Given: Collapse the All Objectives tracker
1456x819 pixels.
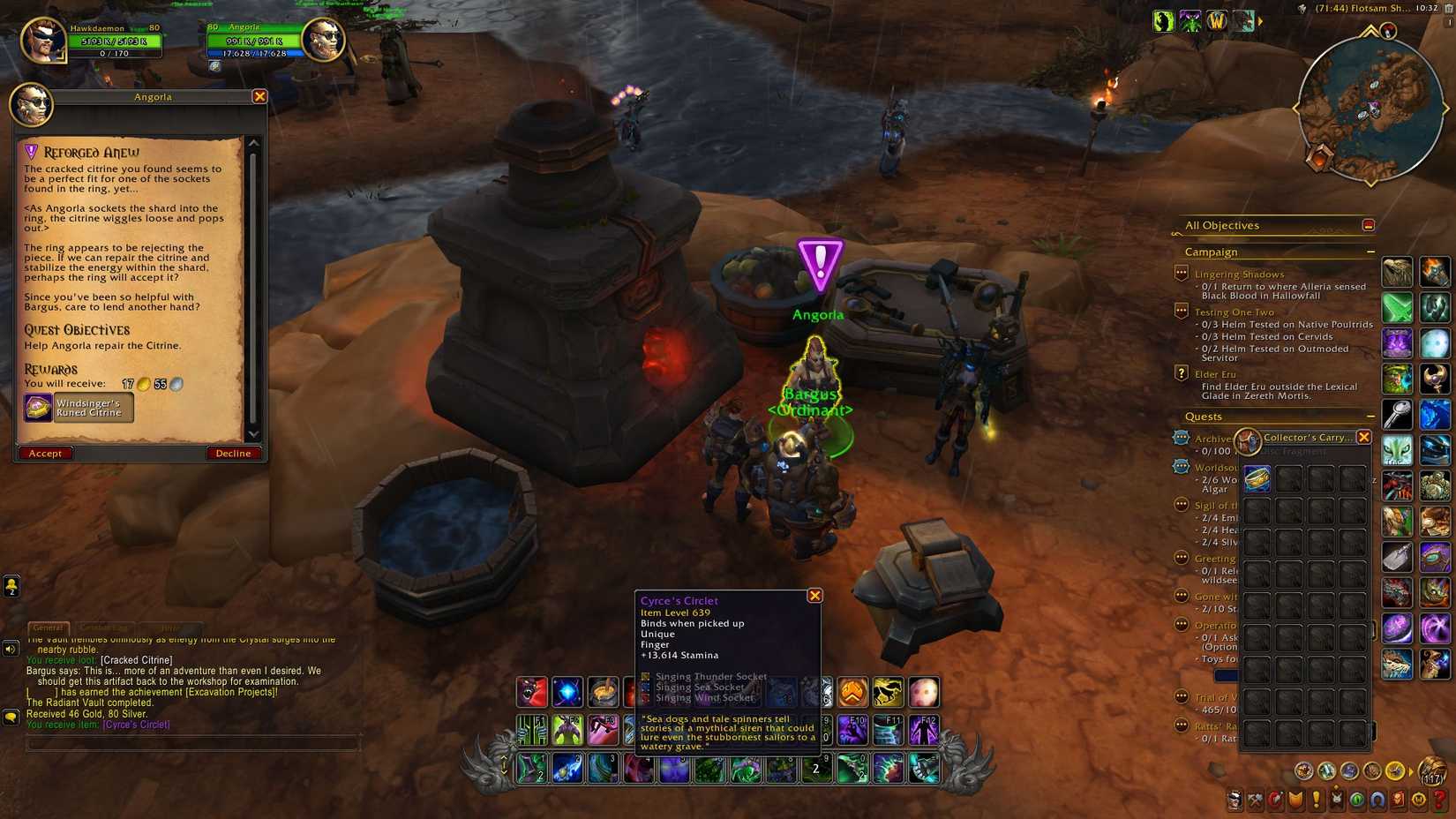Looking at the screenshot, I should tap(1369, 226).
